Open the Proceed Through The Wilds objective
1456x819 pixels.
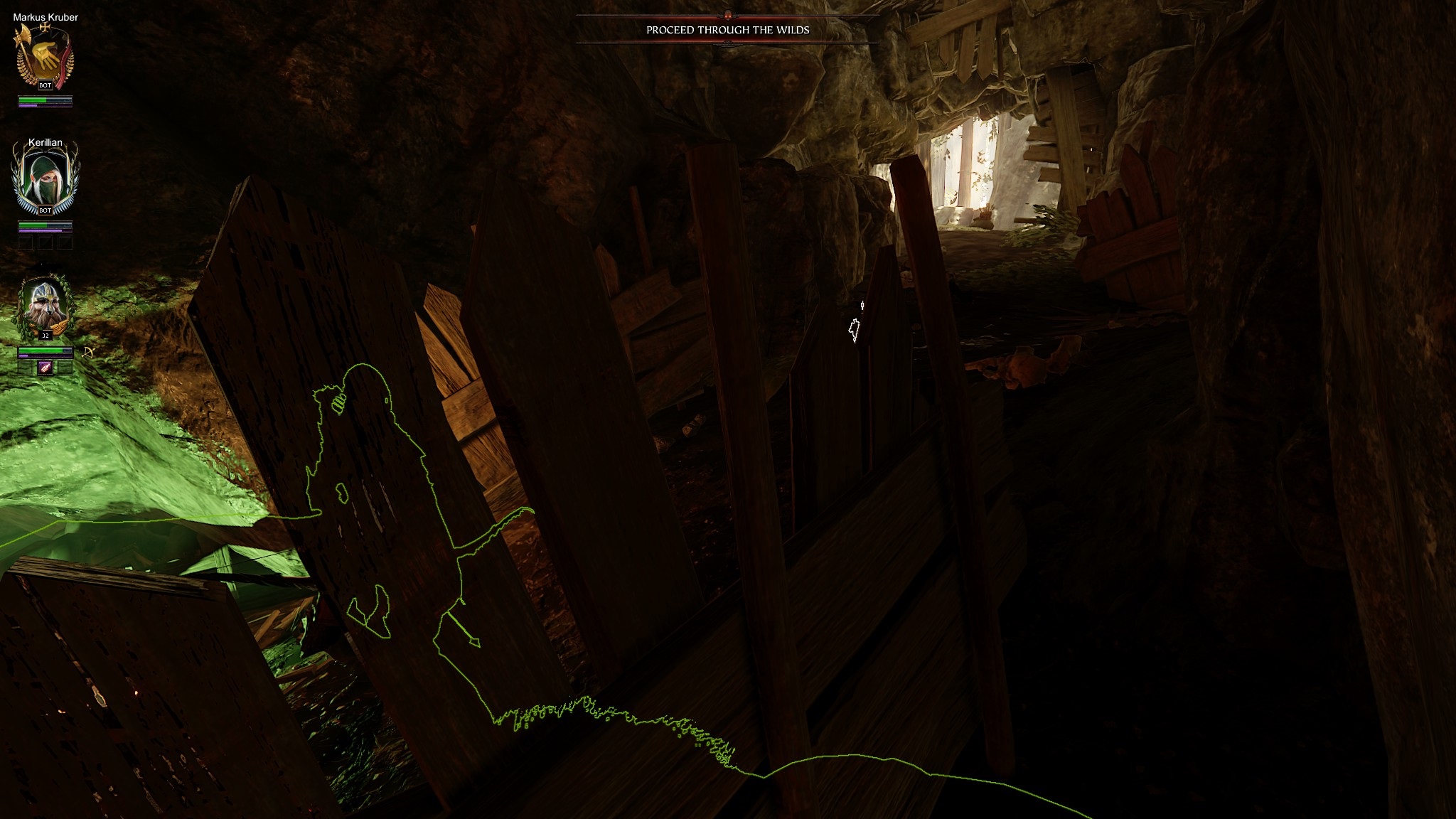coord(727,30)
